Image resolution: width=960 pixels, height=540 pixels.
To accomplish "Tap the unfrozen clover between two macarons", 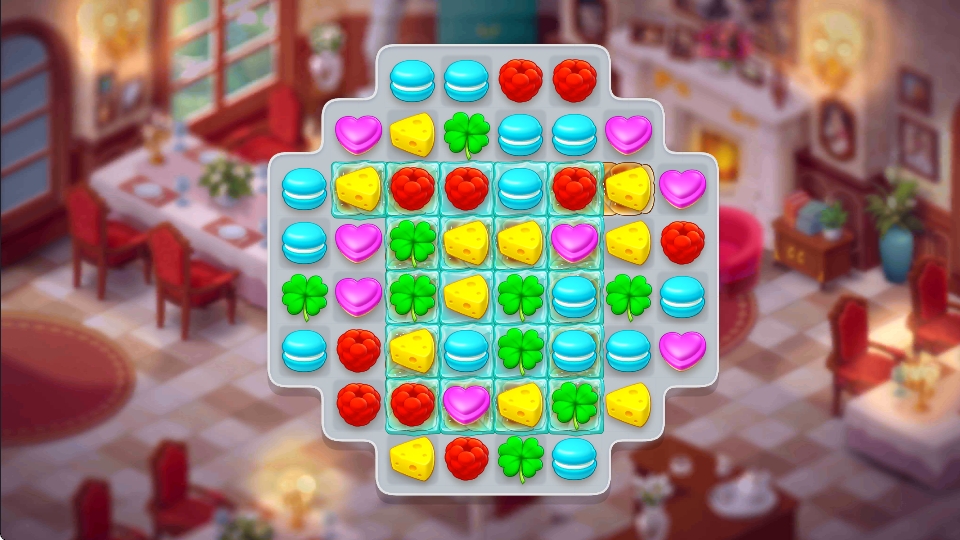I will [628, 296].
